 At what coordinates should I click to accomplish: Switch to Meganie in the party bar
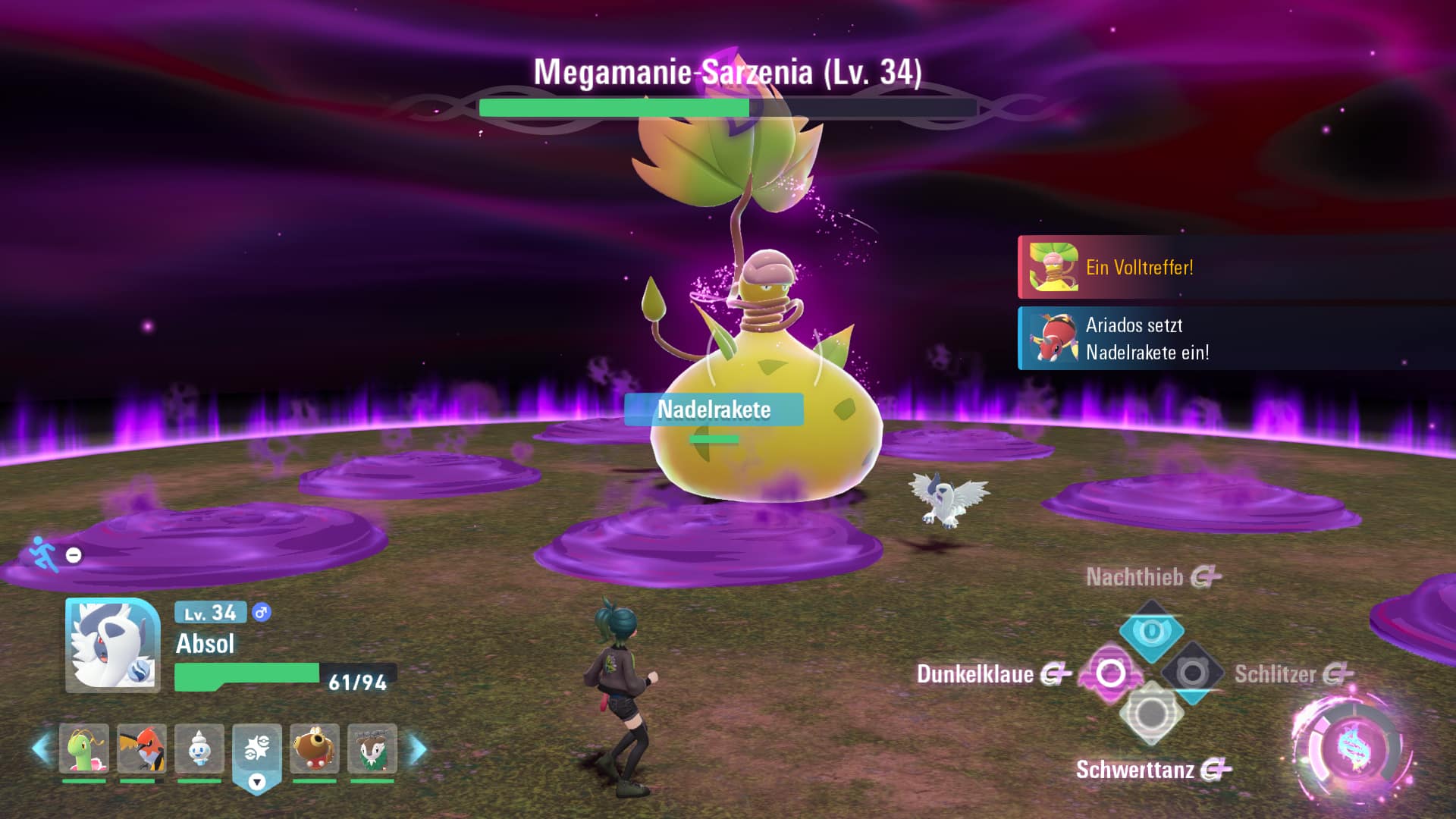click(x=83, y=748)
